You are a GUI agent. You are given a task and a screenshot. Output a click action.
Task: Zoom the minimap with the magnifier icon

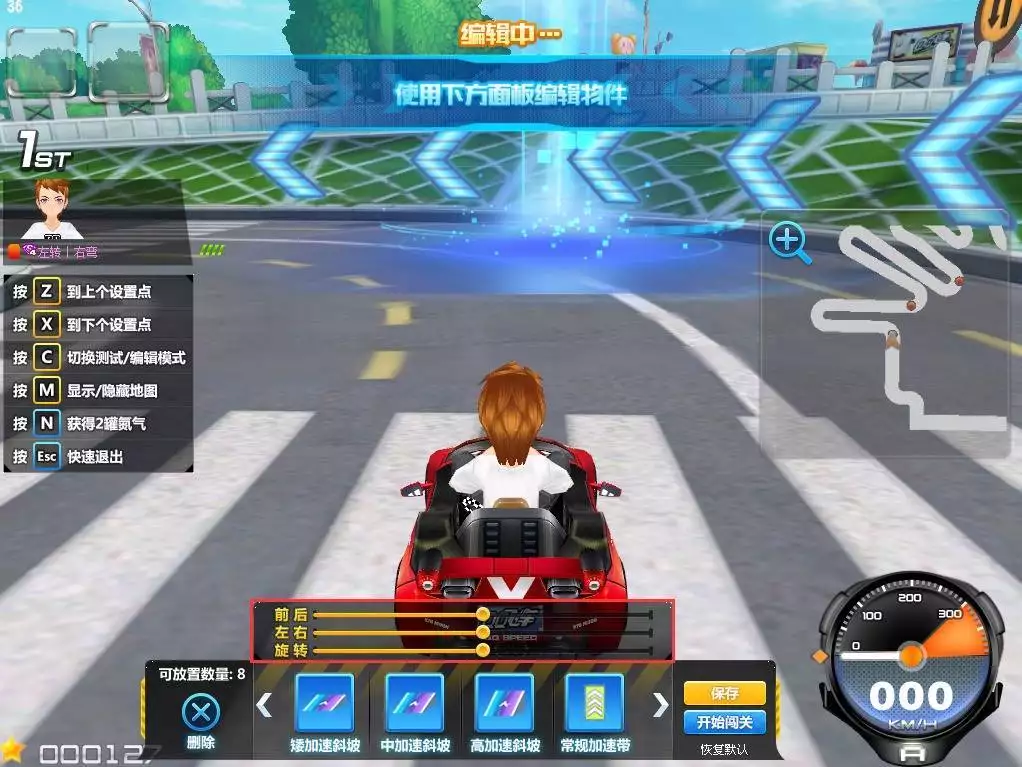coord(788,242)
